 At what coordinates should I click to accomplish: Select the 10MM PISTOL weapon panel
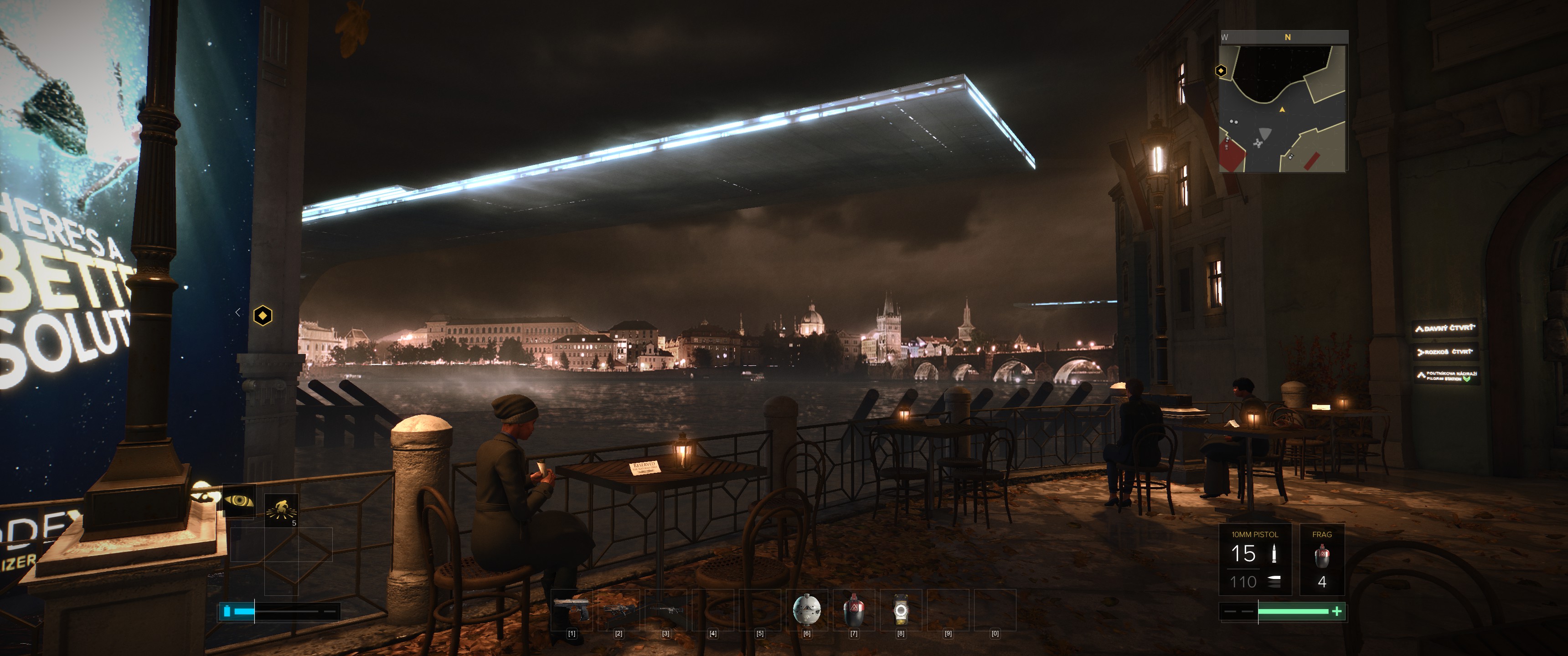[1254, 559]
